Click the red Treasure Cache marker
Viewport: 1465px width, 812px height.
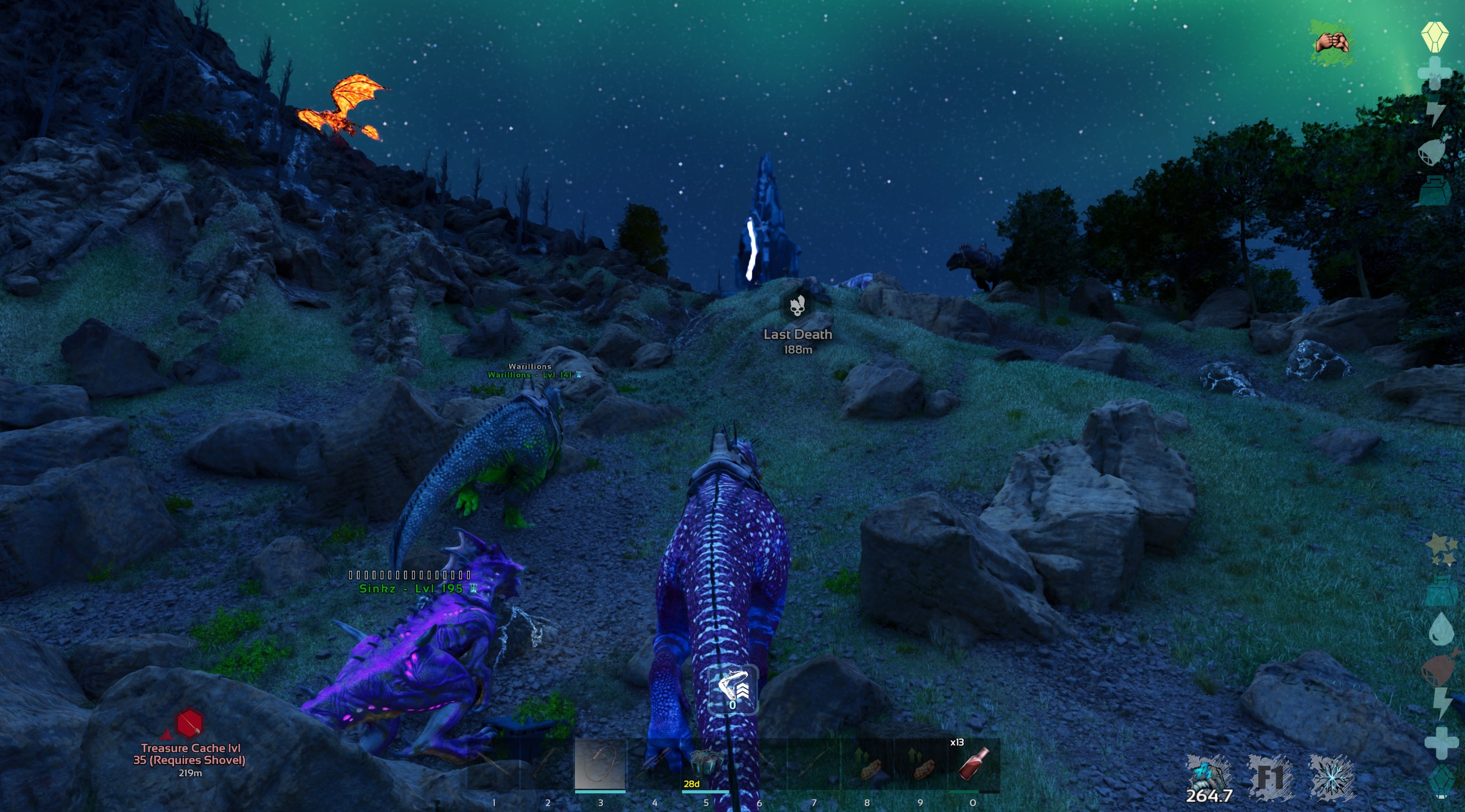(189, 723)
